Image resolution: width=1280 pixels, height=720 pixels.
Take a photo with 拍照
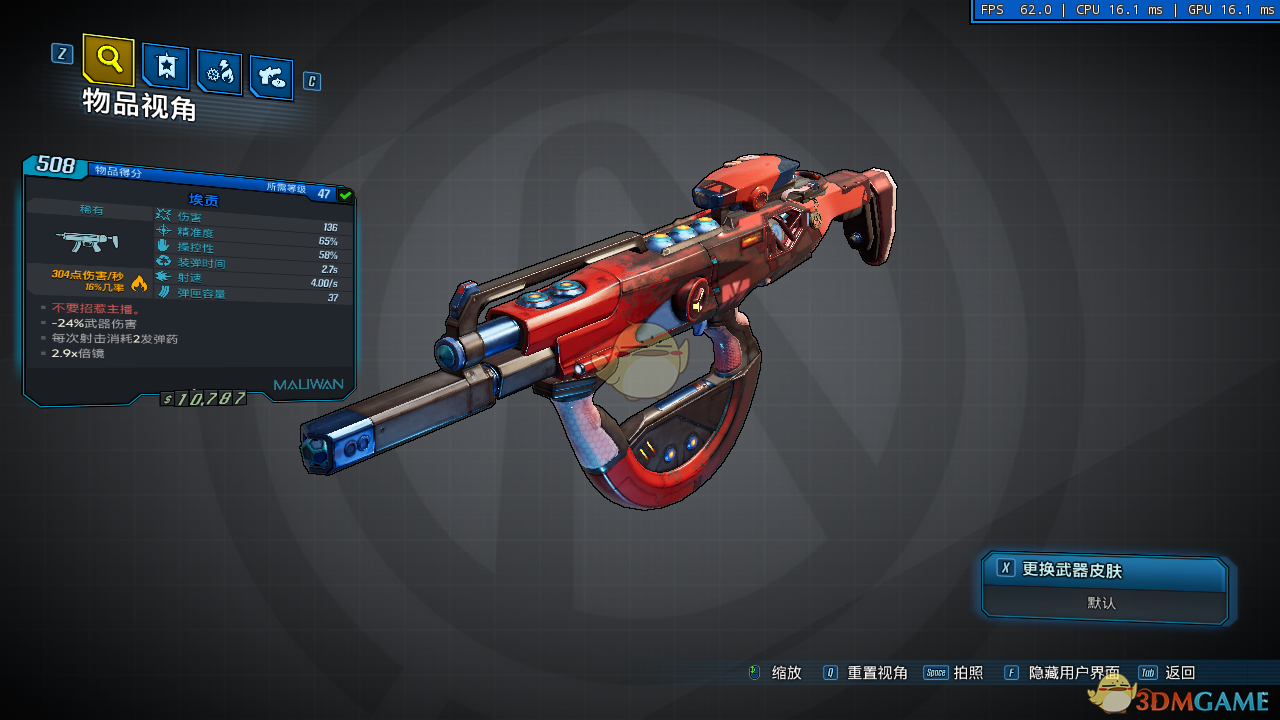click(x=968, y=673)
